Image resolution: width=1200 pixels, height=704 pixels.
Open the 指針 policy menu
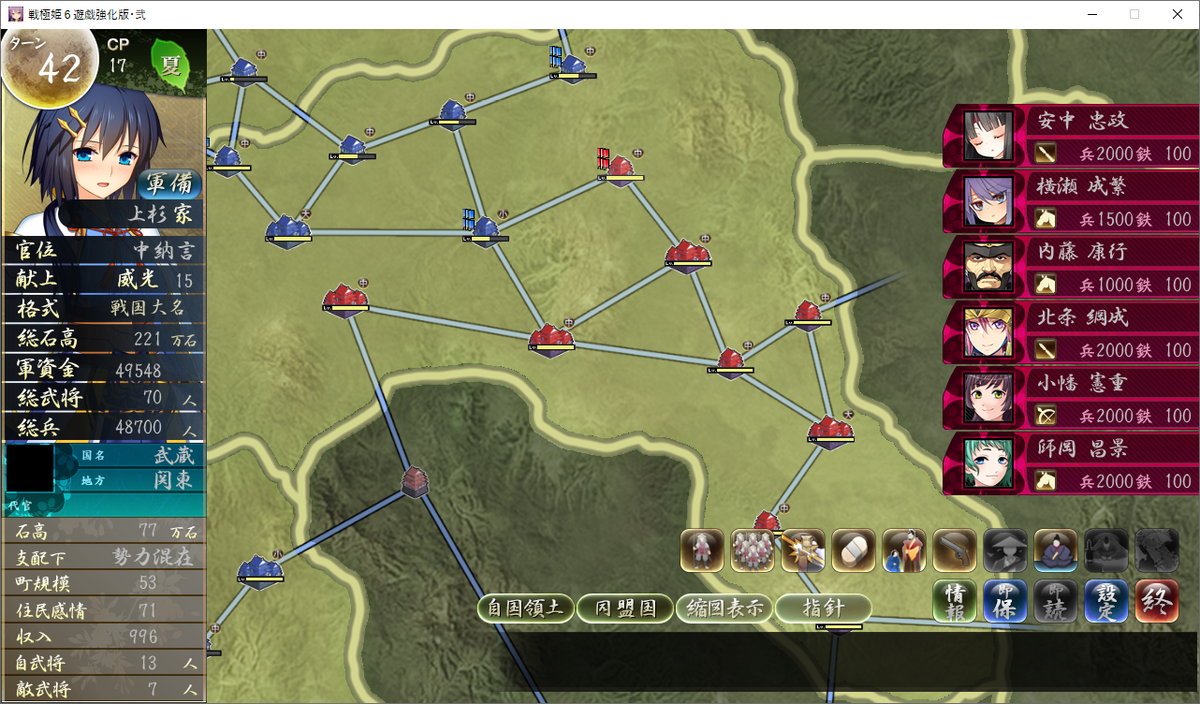coord(823,608)
